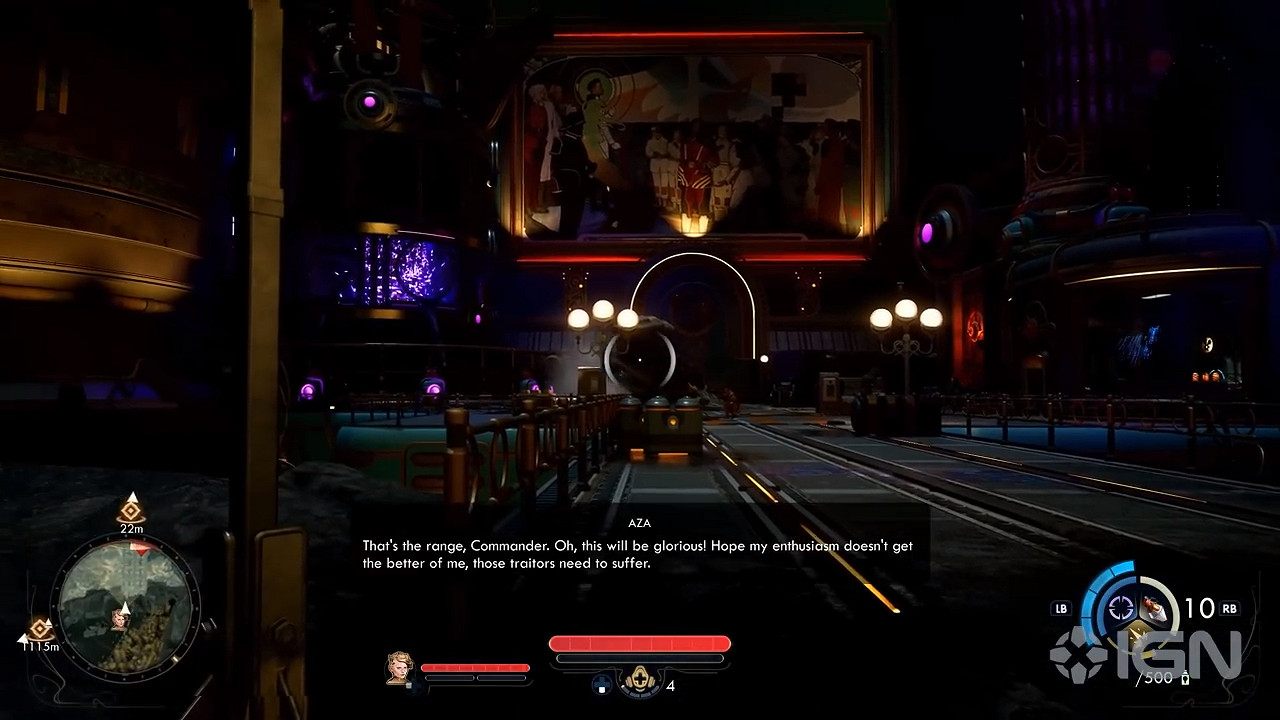Select the 1115m objective marker beside the minimap
The height and width of the screenshot is (720, 1280).
[39, 627]
